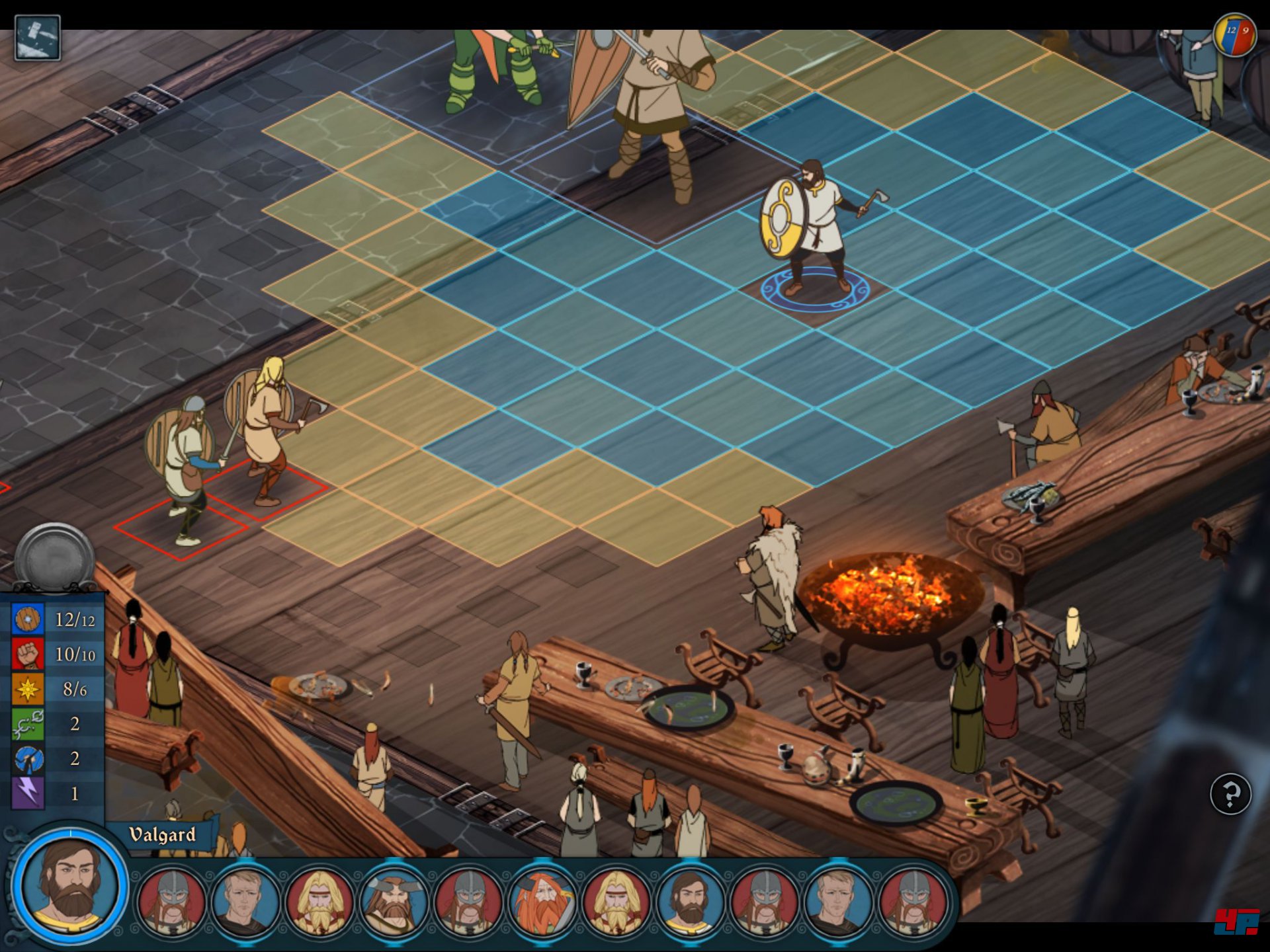
Task: Select the green chain exertion icon
Action: coord(28,724)
